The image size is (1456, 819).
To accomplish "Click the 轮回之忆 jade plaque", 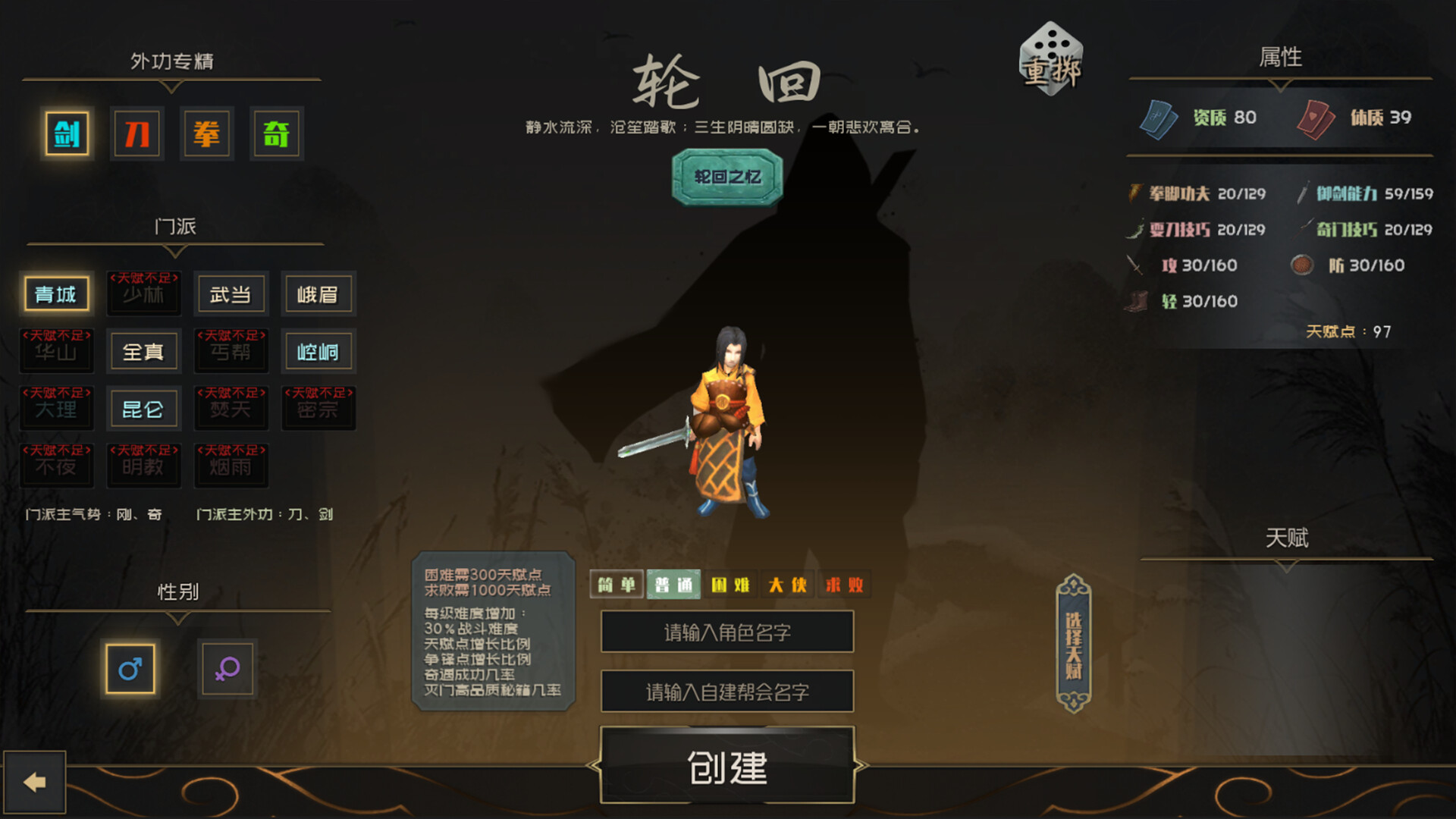I will coord(725,177).
